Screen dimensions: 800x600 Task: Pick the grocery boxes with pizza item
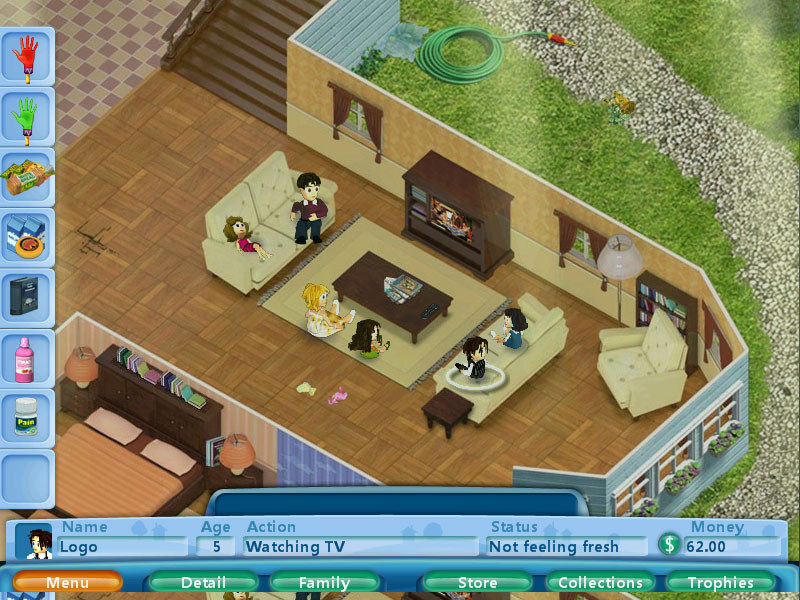point(26,238)
